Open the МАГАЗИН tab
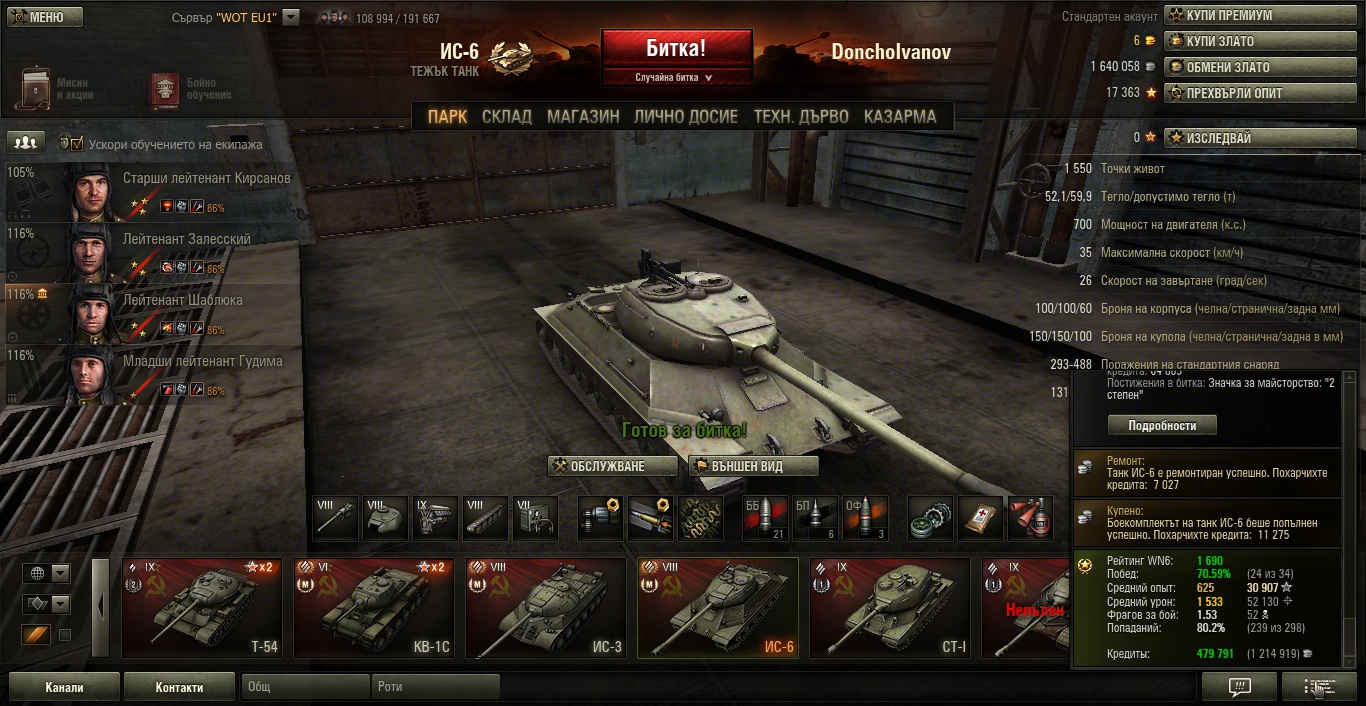This screenshot has height=706, width=1366. coord(583,117)
